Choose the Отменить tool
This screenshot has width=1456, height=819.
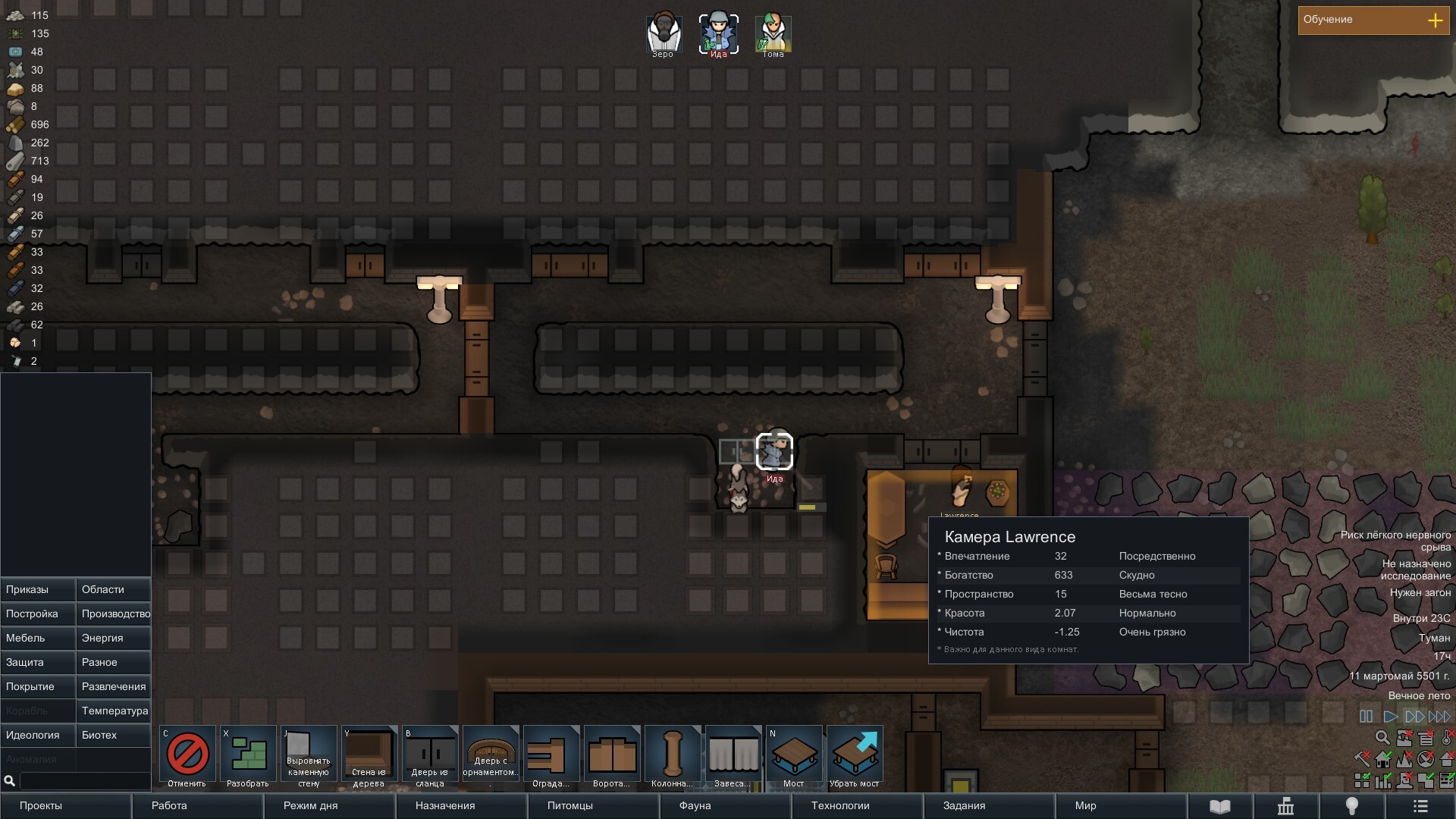tap(187, 756)
